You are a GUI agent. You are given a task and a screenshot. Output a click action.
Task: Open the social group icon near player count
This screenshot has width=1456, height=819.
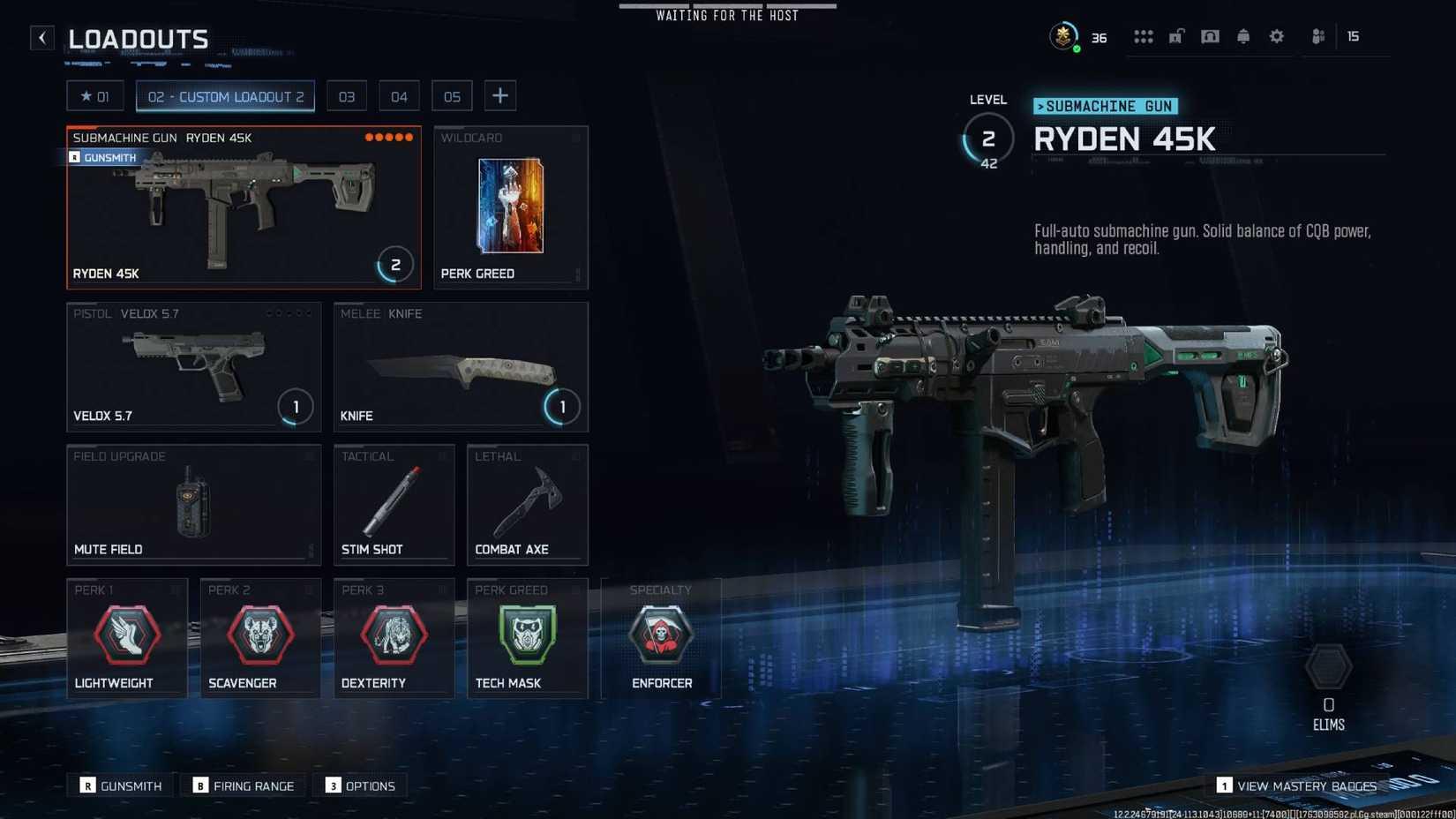[1317, 36]
